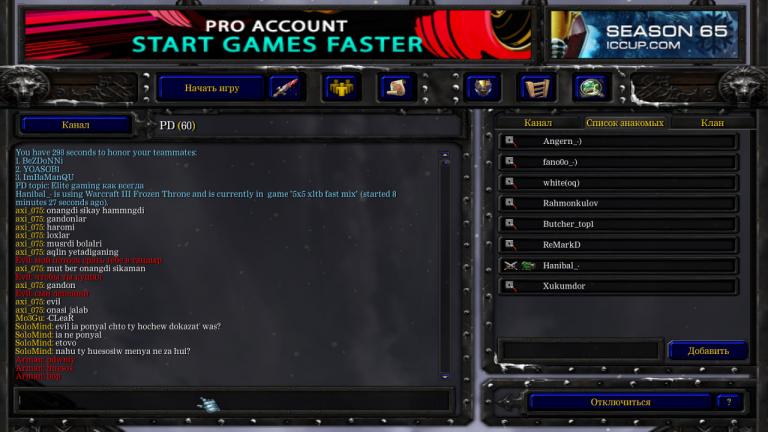
Task: Focus the friend name input field
Action: (x=580, y=351)
